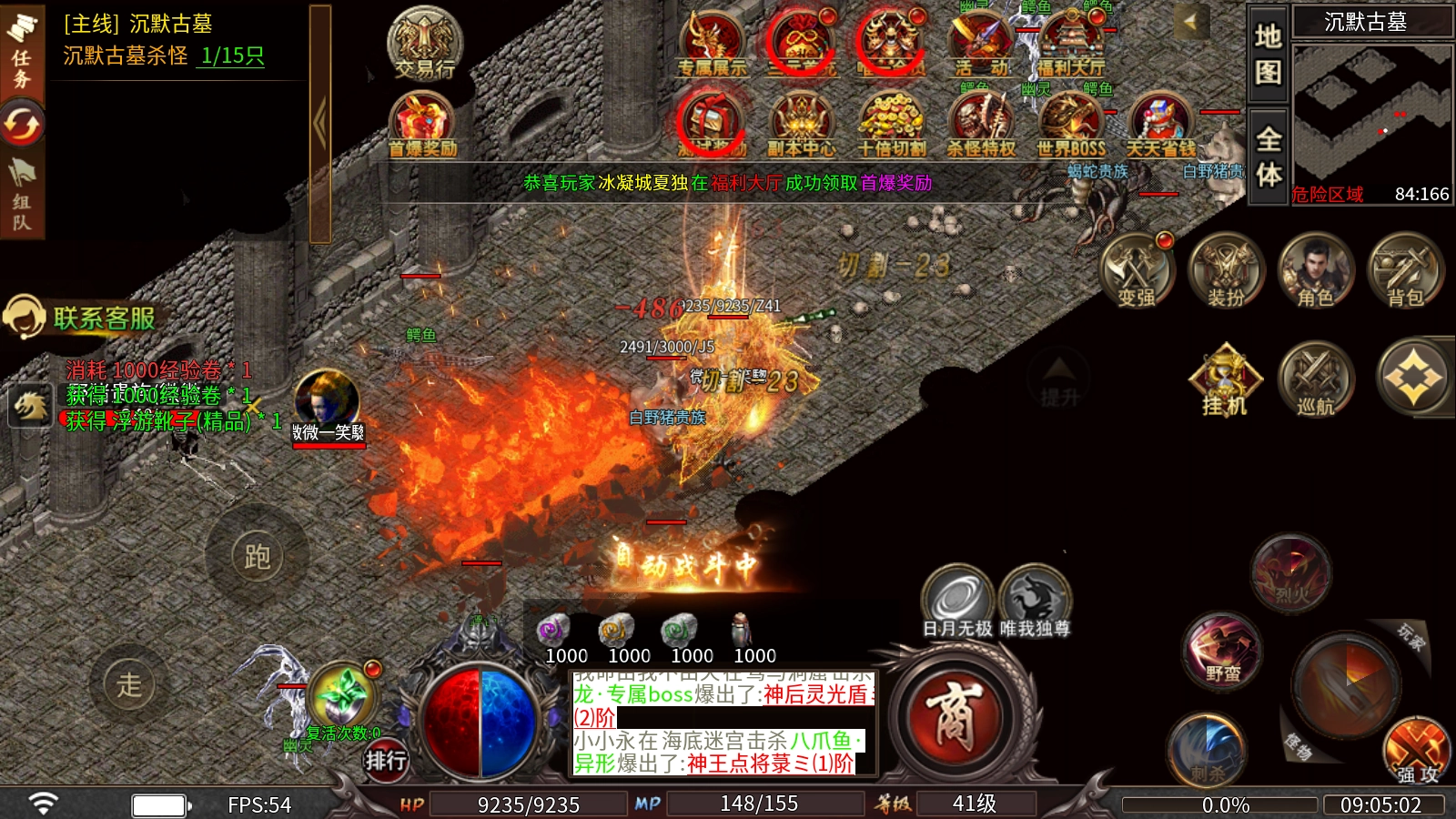The height and width of the screenshot is (819, 1456).
Task: Open the 排行 ranking button
Action: 386,760
